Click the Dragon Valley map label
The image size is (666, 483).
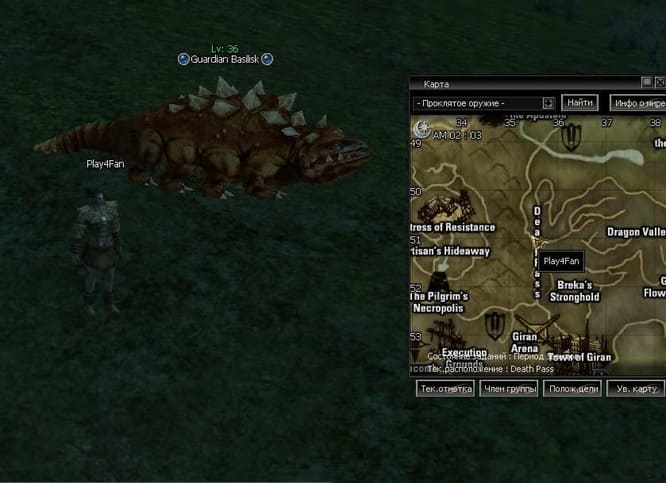pos(637,232)
